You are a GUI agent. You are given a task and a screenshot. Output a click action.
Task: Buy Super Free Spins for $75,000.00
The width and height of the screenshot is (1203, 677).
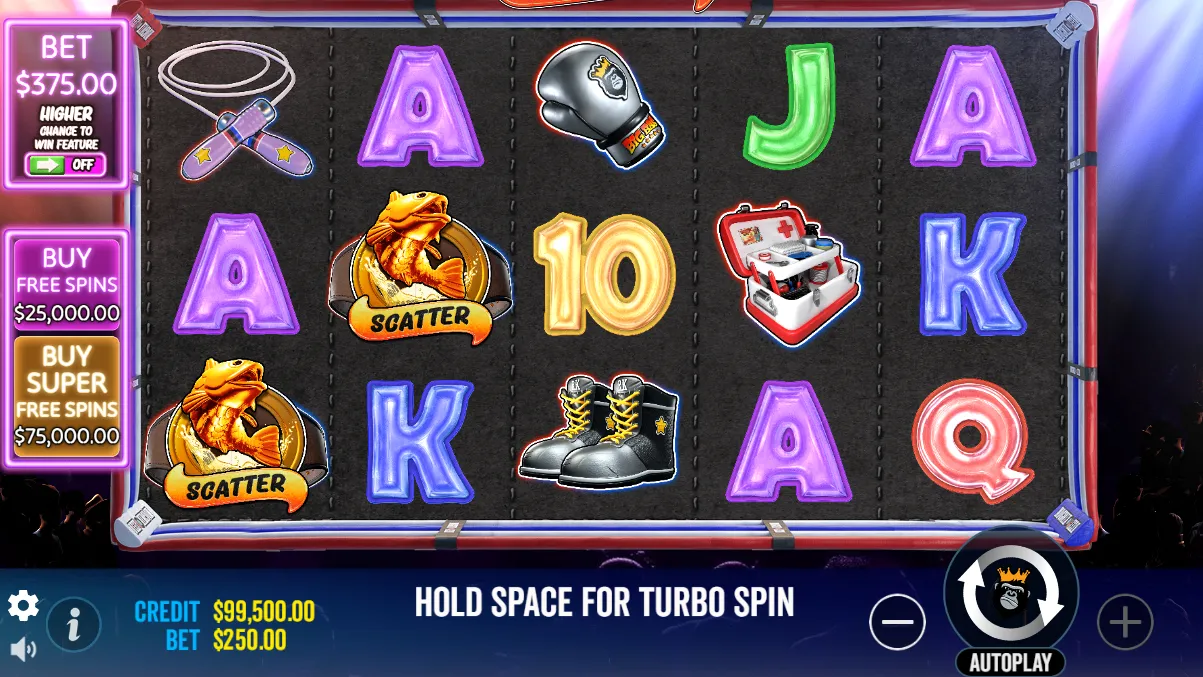coord(67,396)
